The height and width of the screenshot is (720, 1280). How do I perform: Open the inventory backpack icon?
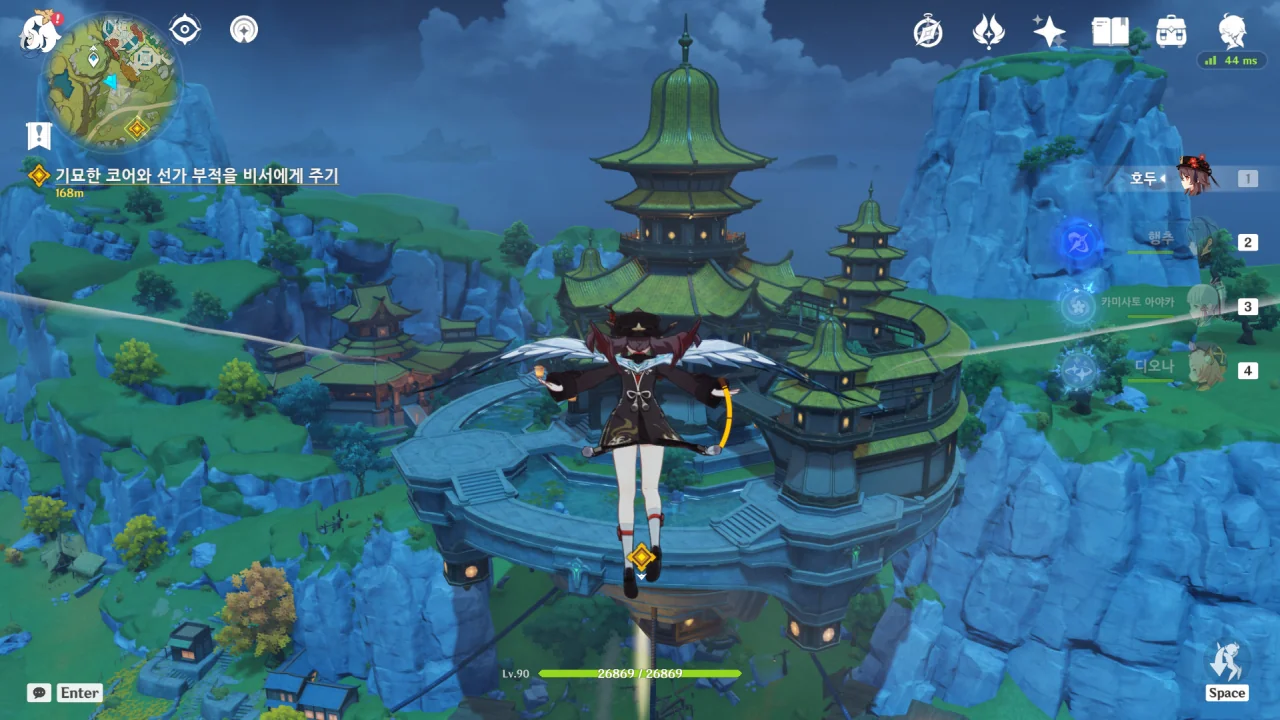[x=1171, y=32]
